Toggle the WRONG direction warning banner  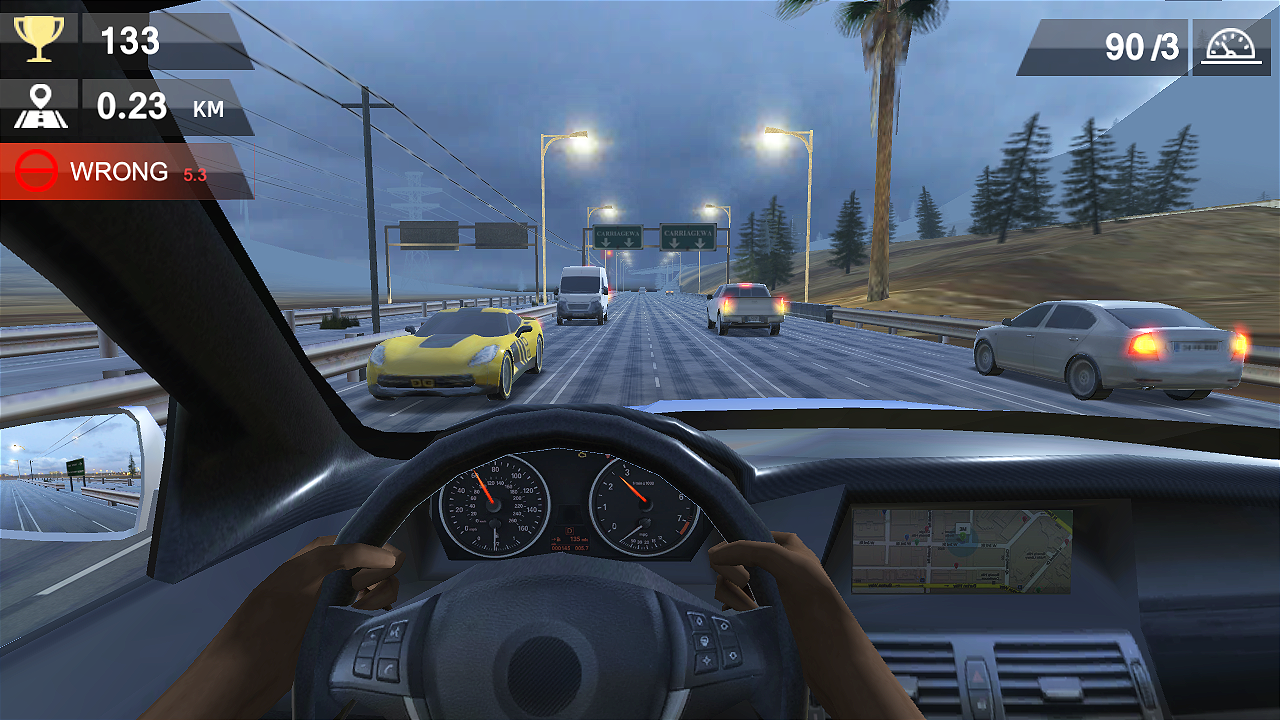coord(120,171)
